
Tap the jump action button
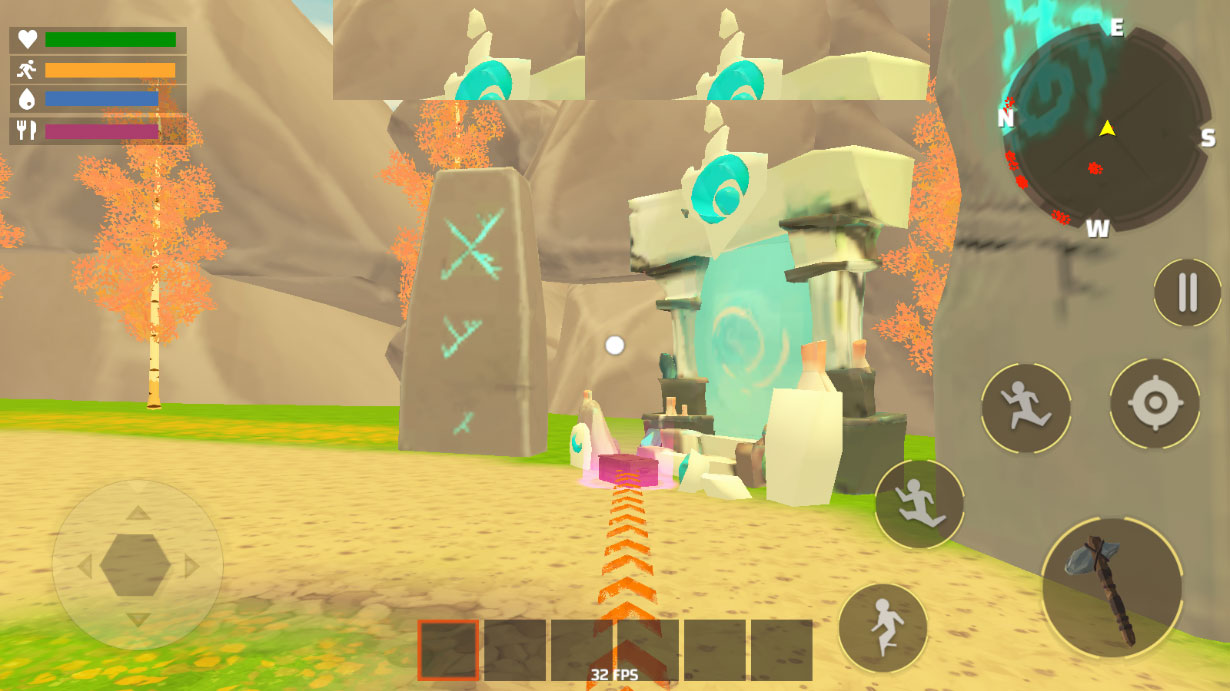(919, 503)
